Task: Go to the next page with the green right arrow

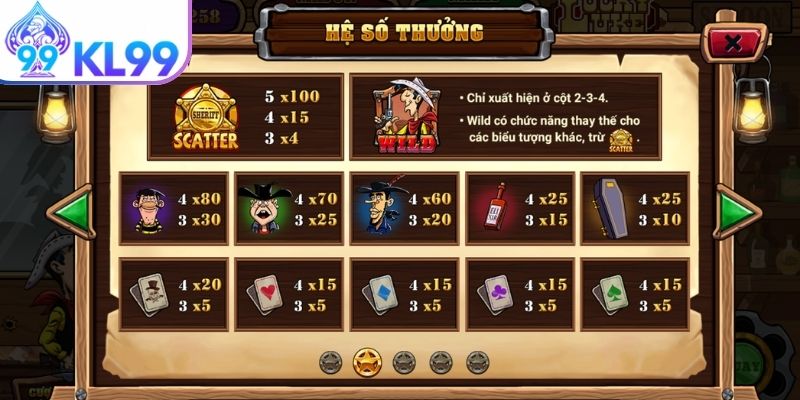Action: [x=739, y=211]
